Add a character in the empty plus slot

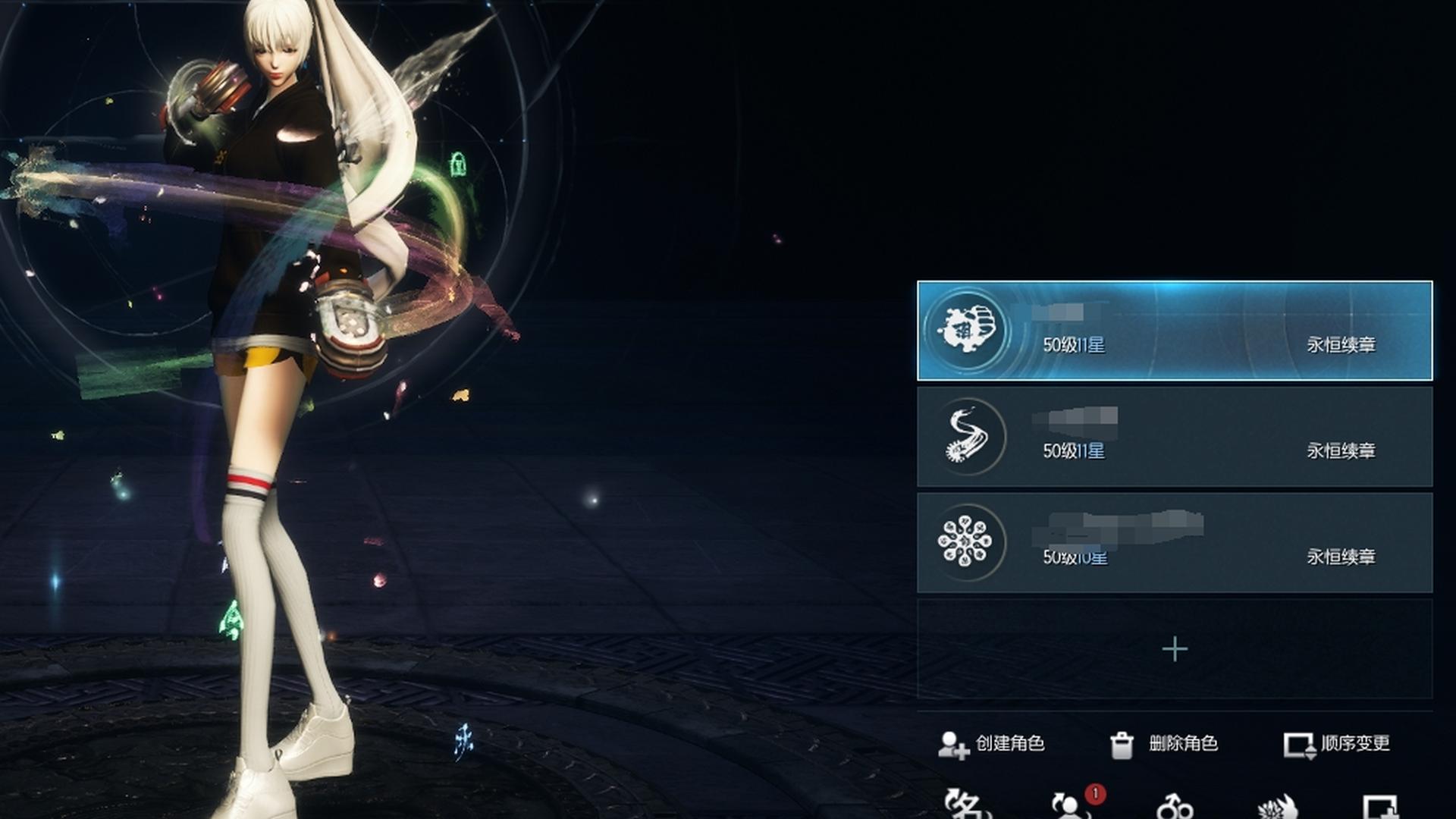pos(1175,649)
